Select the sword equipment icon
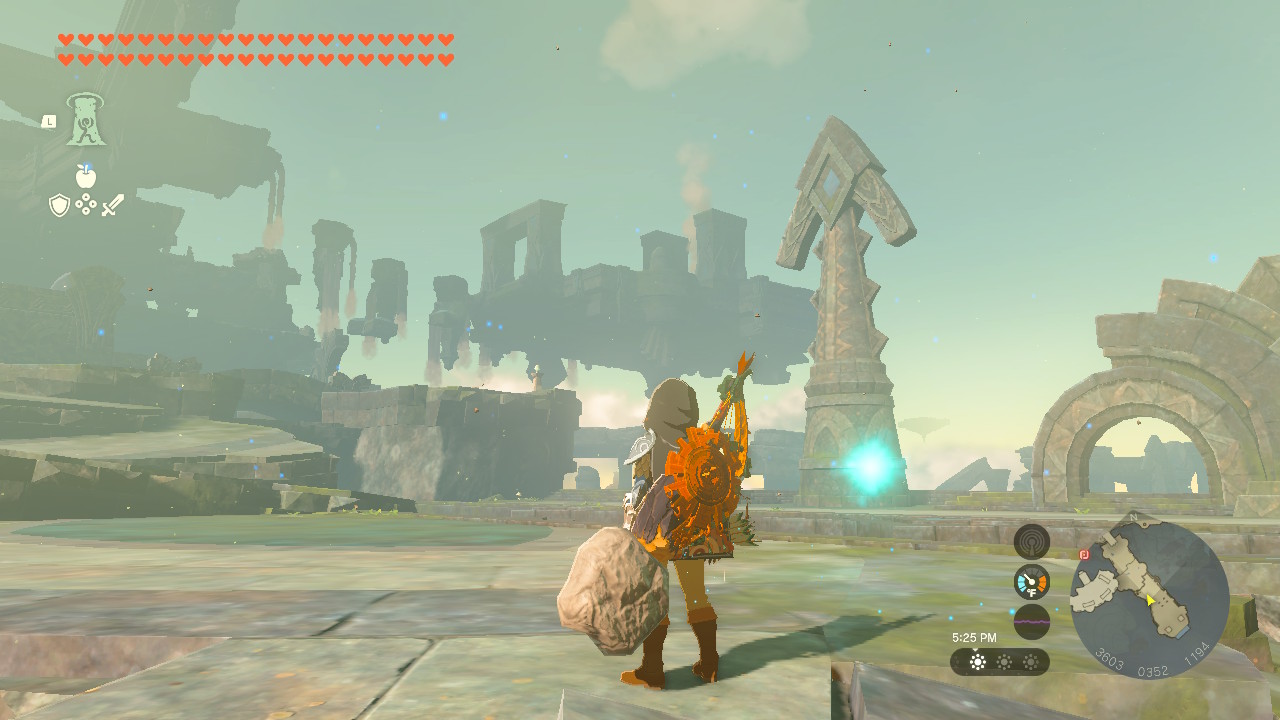Viewport: 1280px width, 720px height. click(x=113, y=205)
